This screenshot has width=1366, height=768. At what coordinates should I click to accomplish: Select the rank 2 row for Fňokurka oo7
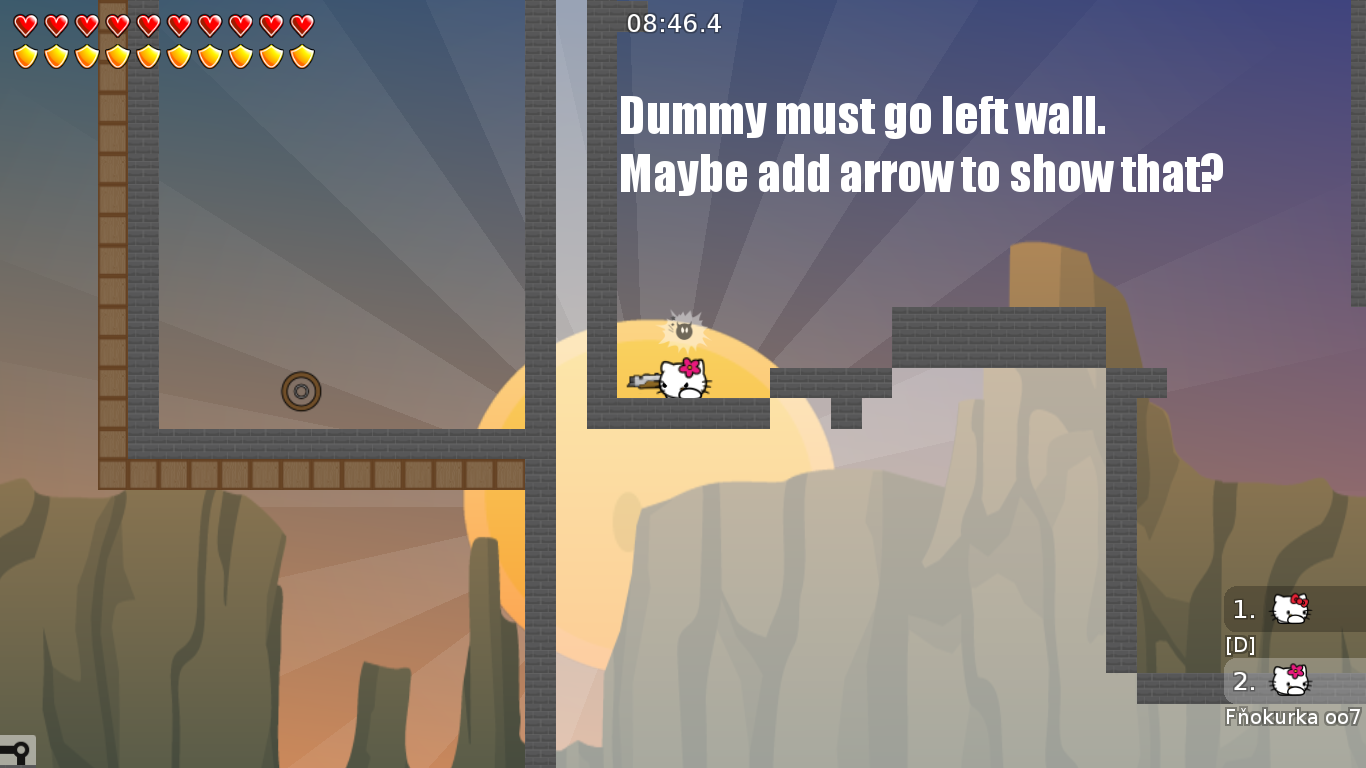[1293, 681]
